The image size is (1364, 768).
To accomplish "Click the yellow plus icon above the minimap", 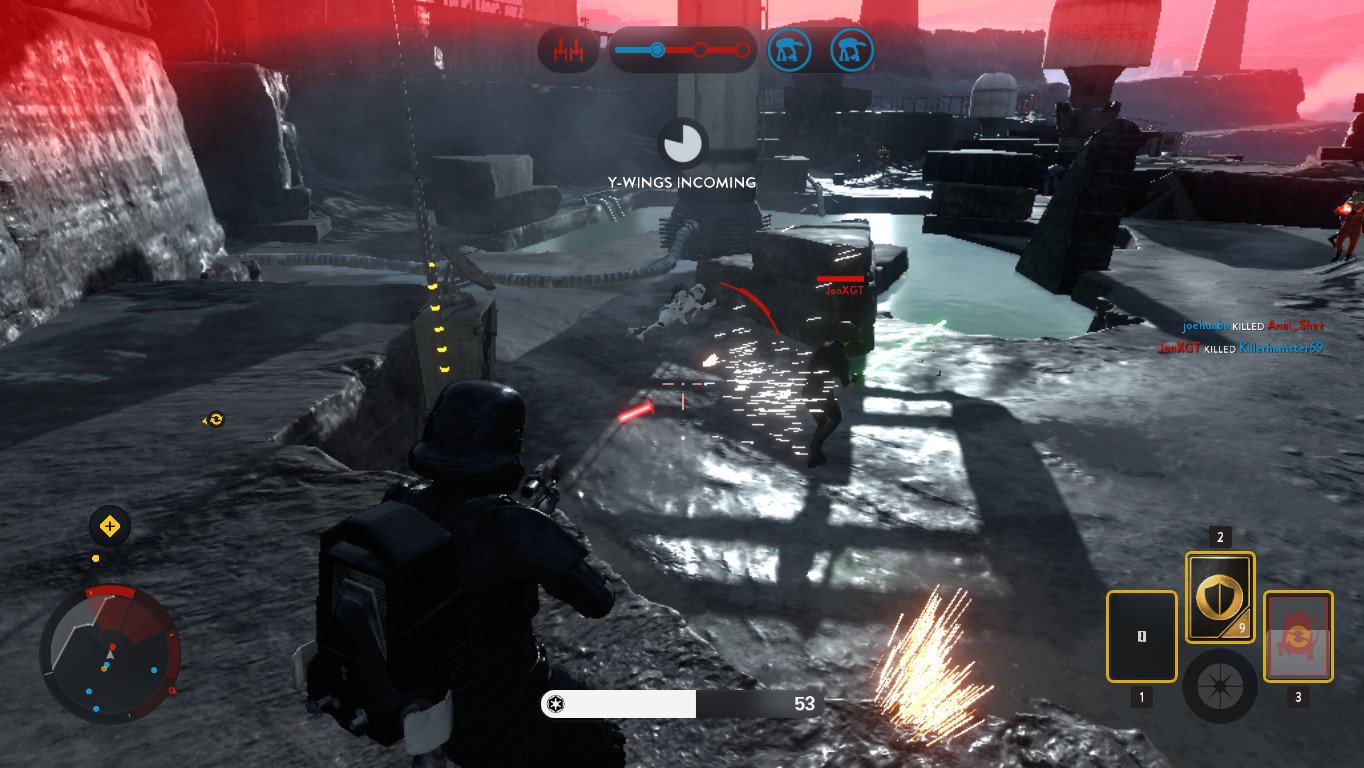I will 110,526.
